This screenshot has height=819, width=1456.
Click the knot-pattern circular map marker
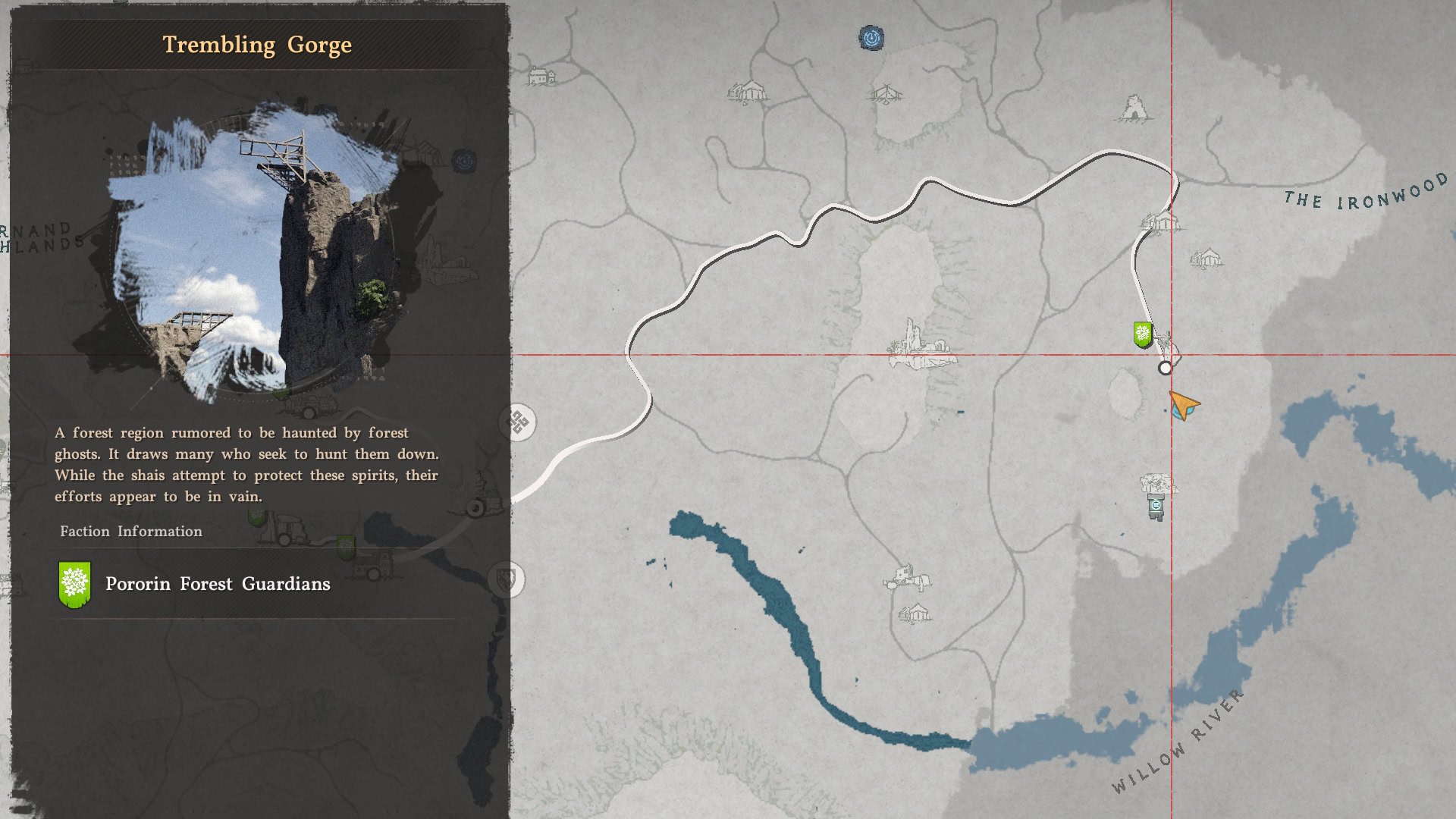click(x=519, y=422)
